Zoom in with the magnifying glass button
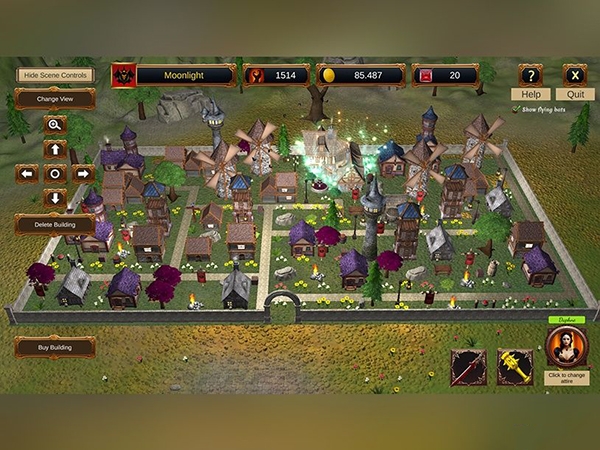600x450 pixels. [55, 125]
